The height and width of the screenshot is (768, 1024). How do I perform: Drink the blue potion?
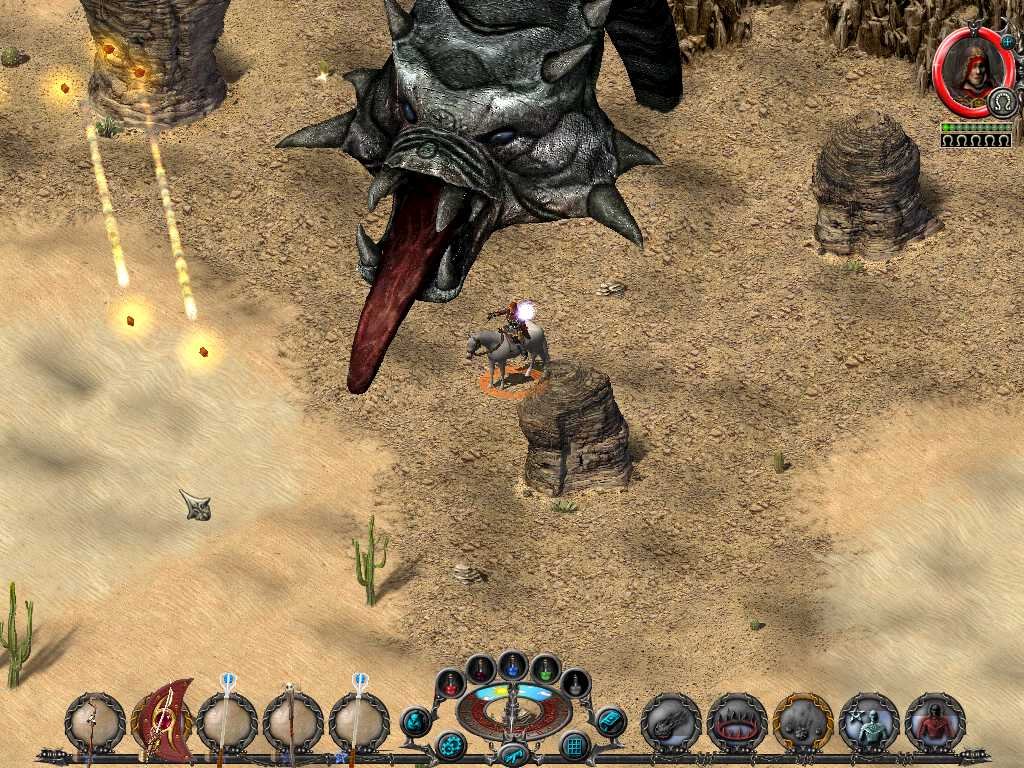pyautogui.click(x=513, y=664)
